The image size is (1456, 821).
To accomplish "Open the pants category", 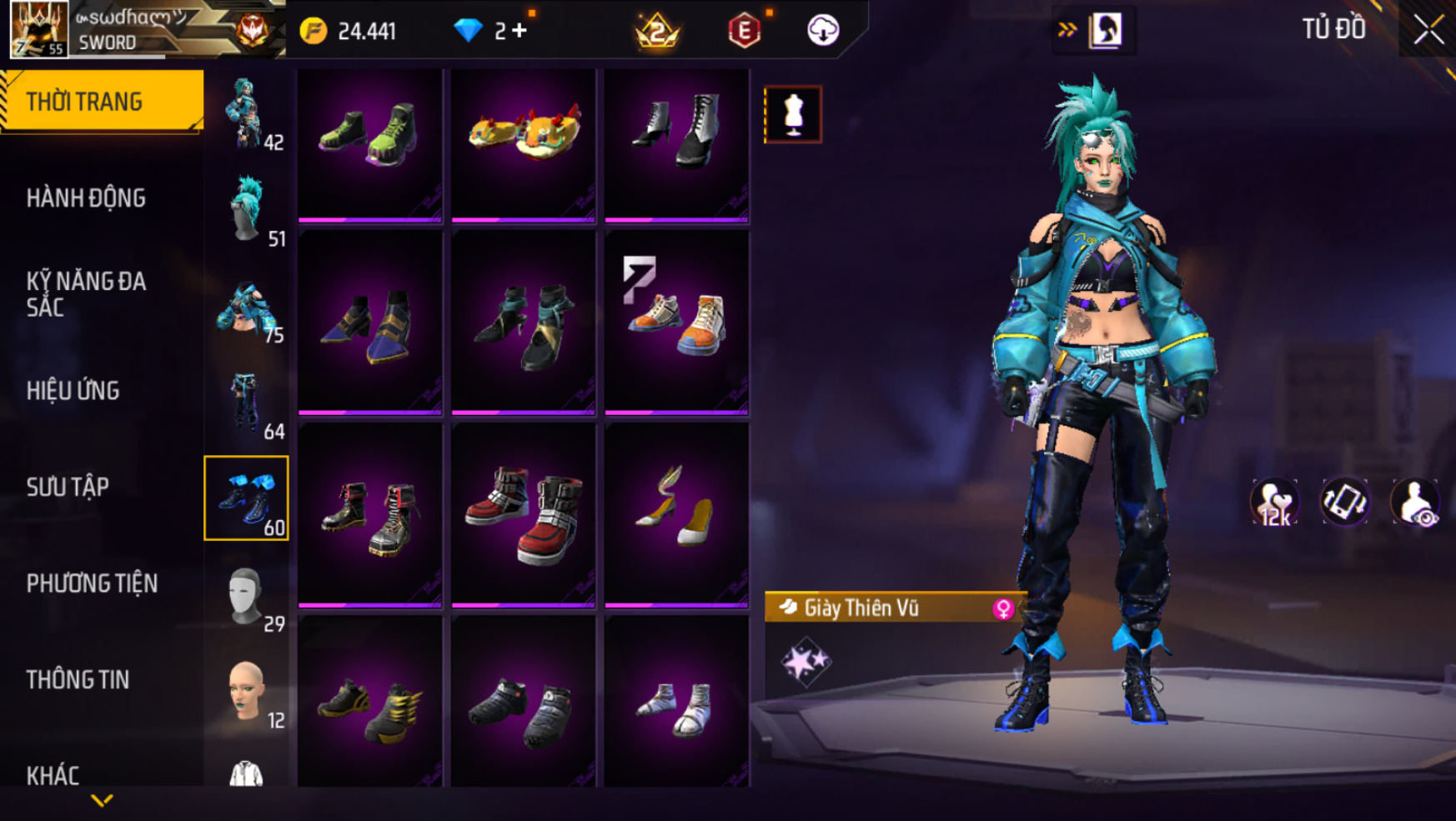I will pos(246,403).
